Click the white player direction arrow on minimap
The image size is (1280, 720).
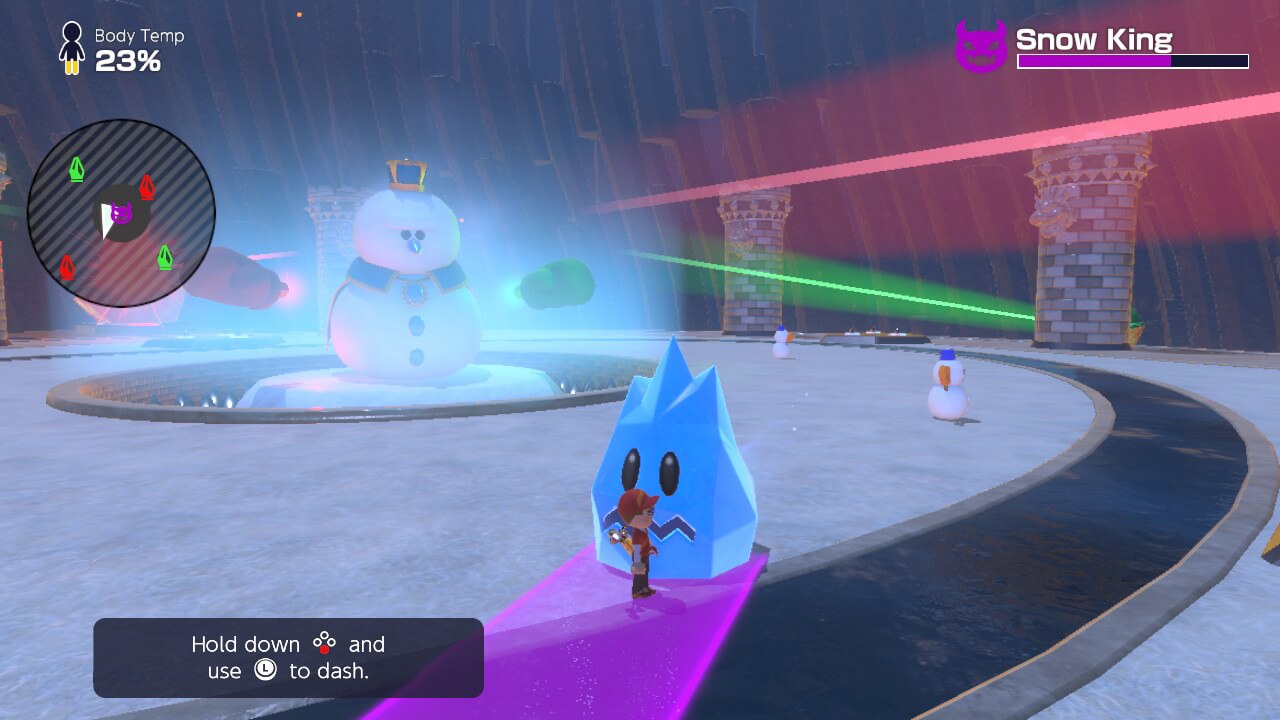click(105, 221)
